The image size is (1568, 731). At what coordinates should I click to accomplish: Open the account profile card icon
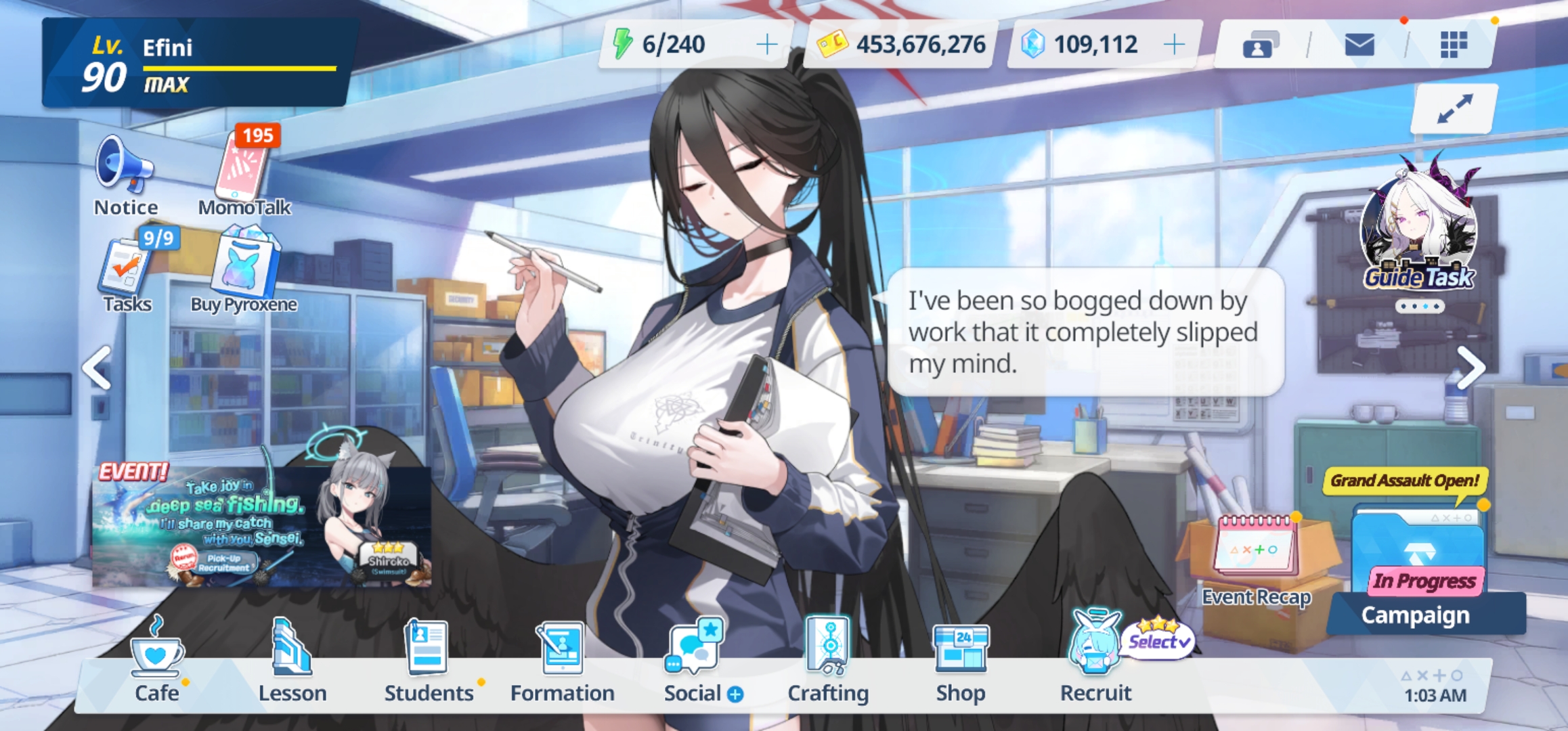tap(1259, 45)
